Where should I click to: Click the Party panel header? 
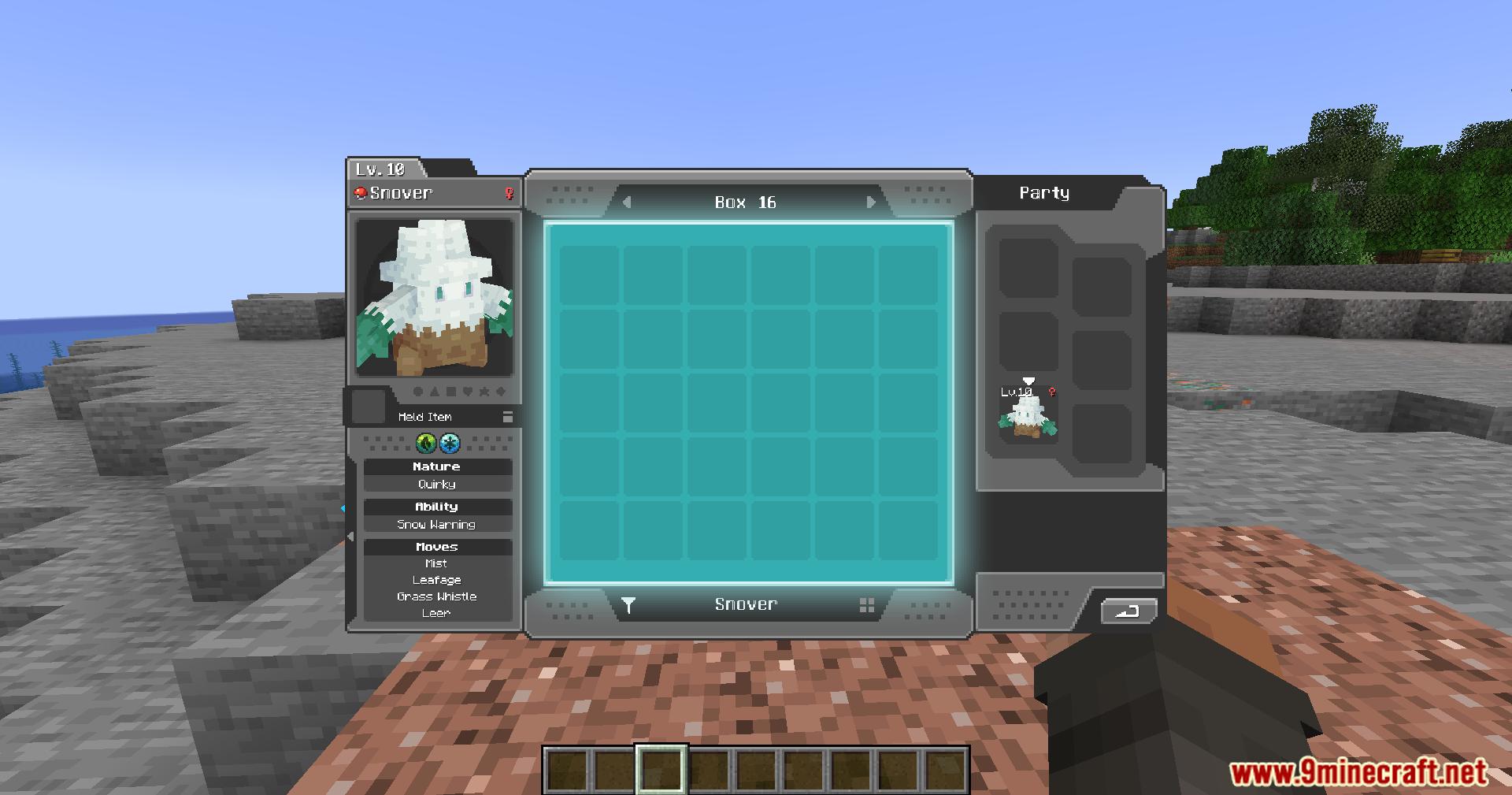tap(1045, 191)
